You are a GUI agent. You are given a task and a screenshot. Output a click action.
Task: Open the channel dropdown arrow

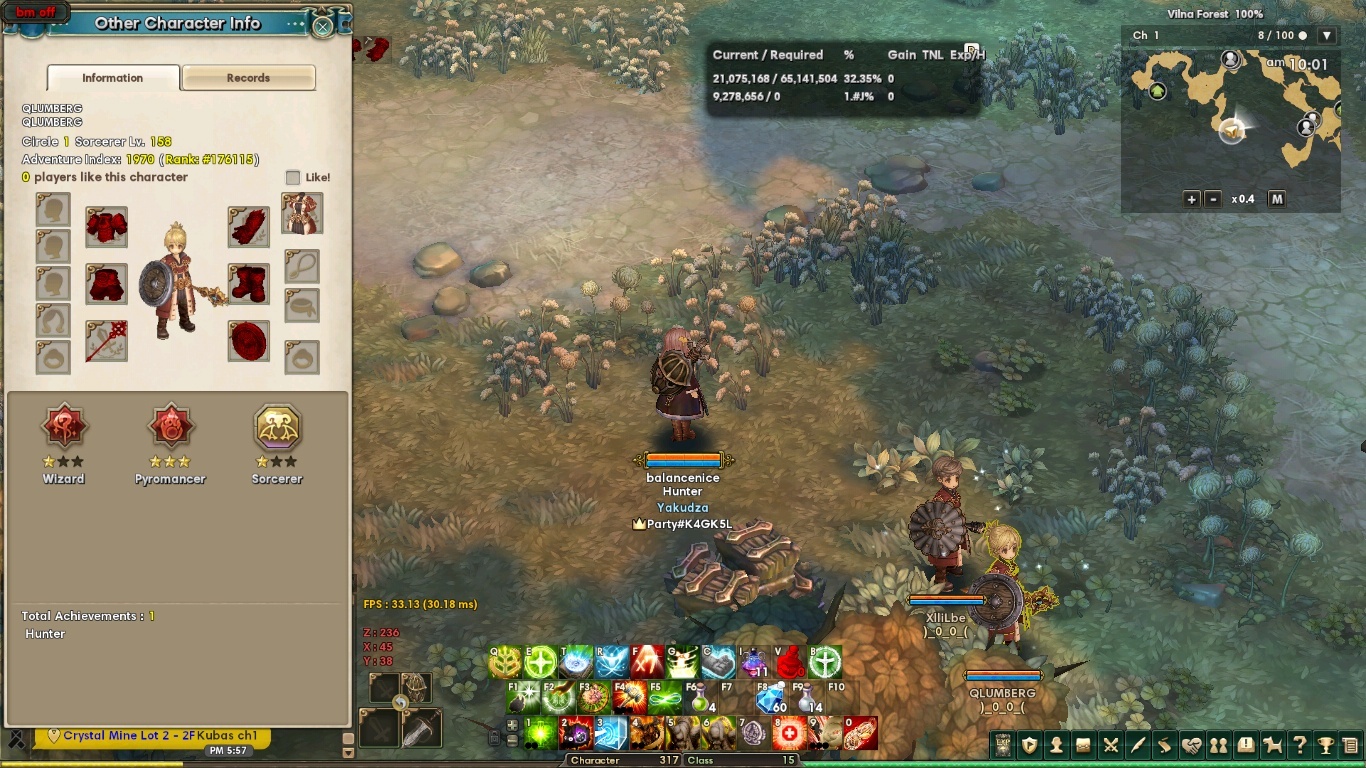click(1327, 36)
